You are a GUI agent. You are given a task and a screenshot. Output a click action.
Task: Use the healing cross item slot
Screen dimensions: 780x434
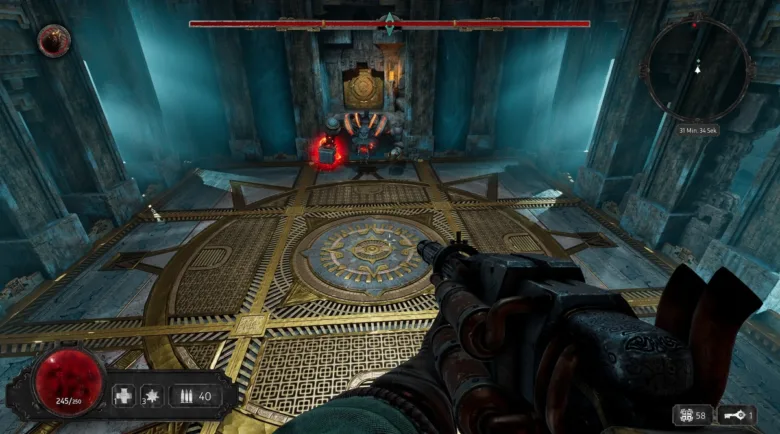point(123,396)
